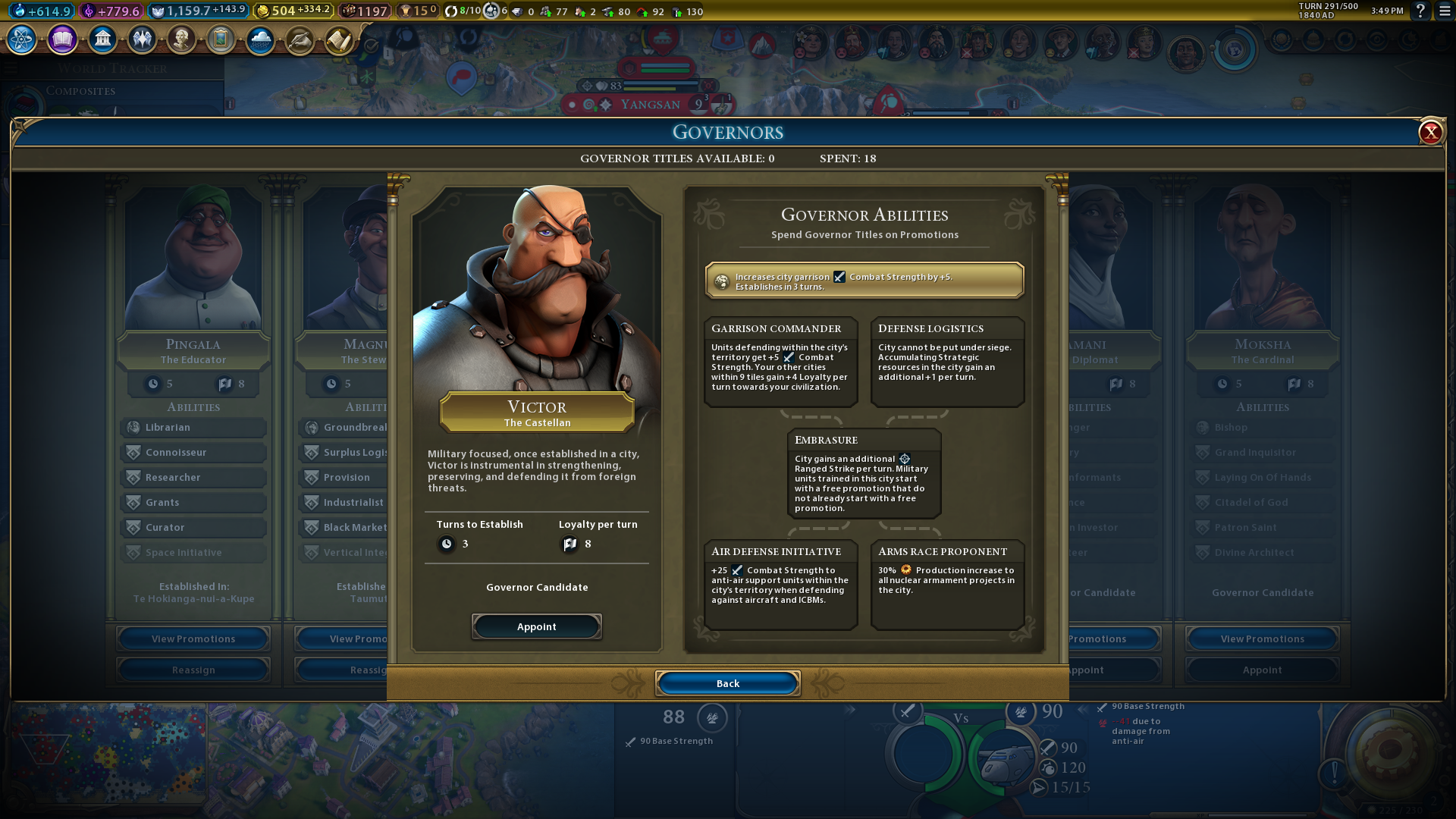Select the Garrison Commander promotion
The width and height of the screenshot is (1456, 819).
coord(780,362)
